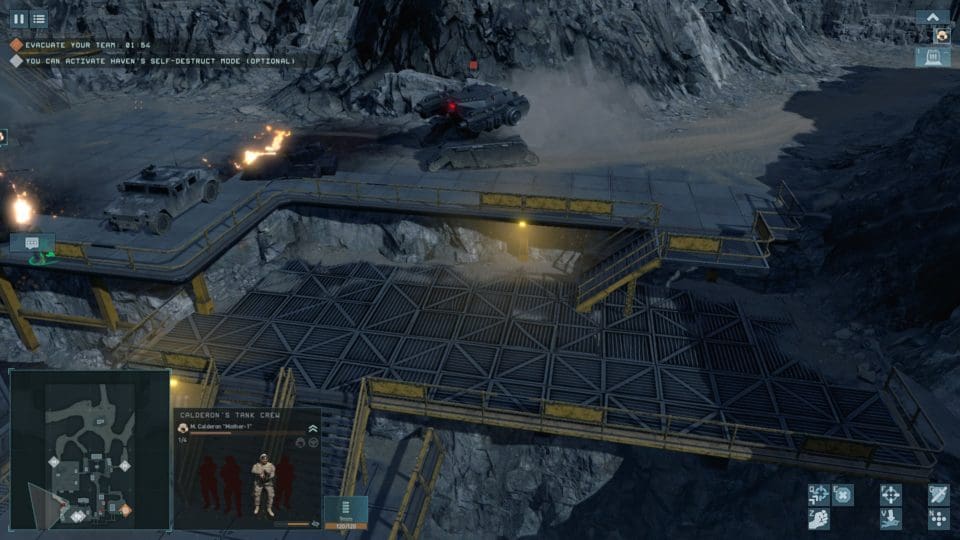Open the objectives list icon
Screen dimensions: 960x540
click(39, 18)
